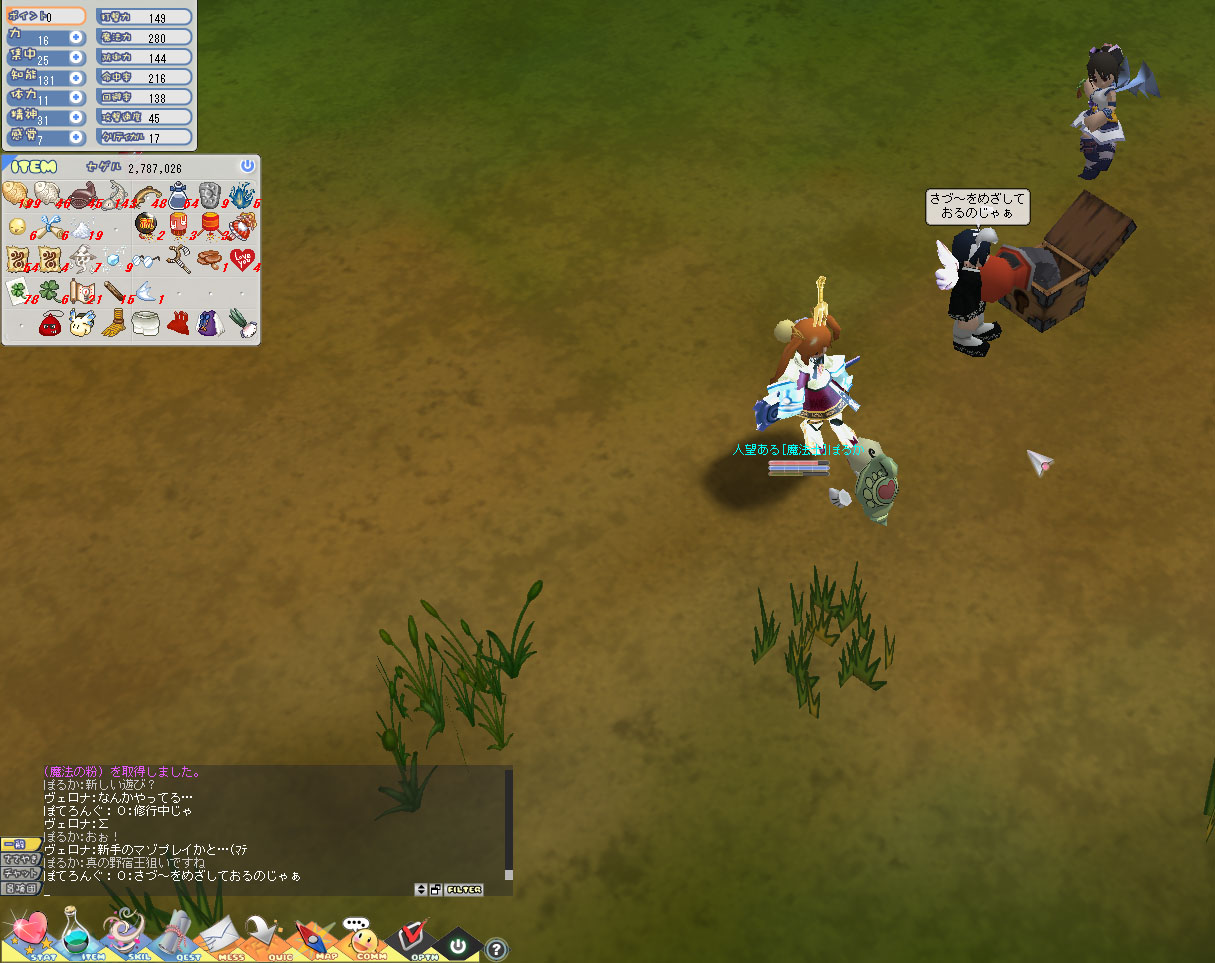Select the round glasses item in inventory
Viewport: 1215px width, 963px height.
tap(147, 260)
